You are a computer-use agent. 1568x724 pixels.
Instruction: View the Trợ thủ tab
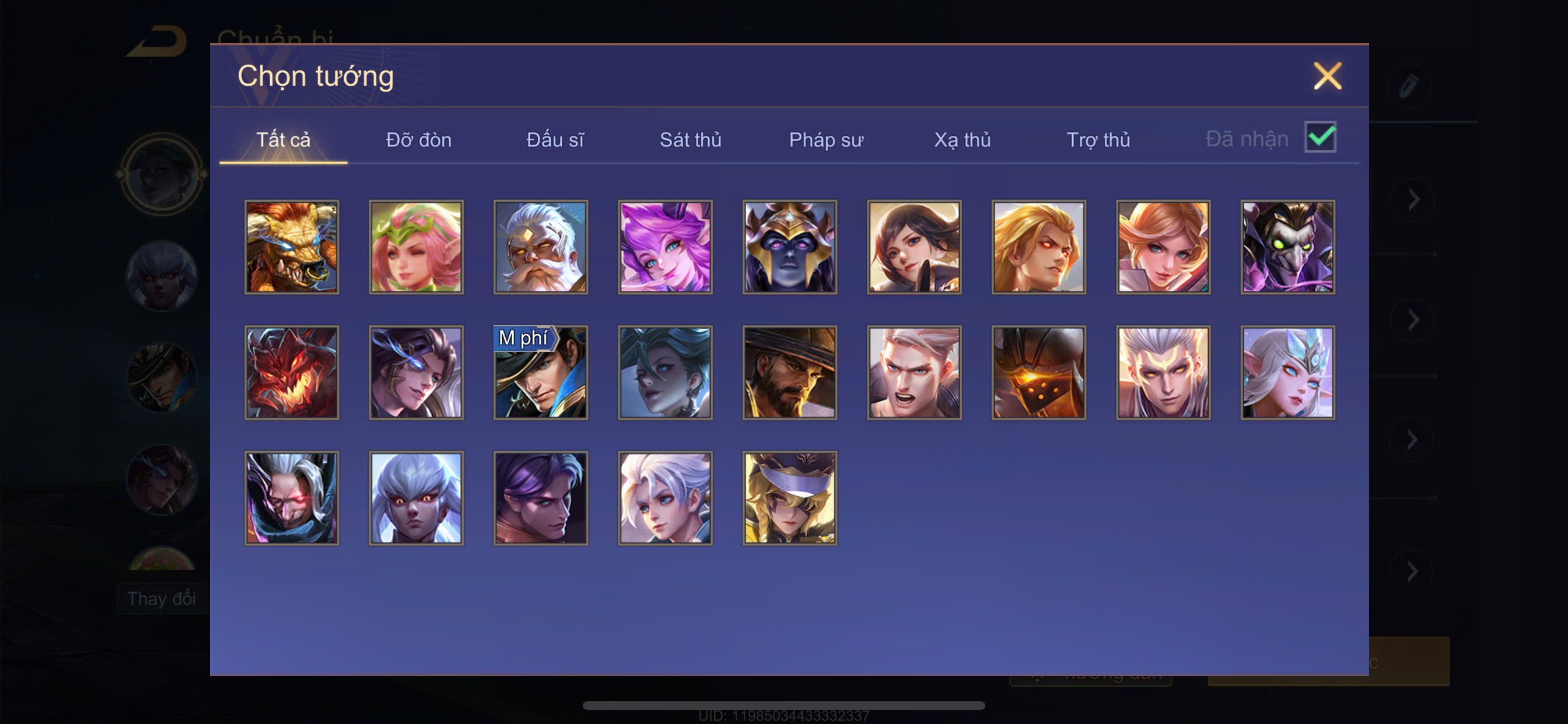[x=1098, y=140]
